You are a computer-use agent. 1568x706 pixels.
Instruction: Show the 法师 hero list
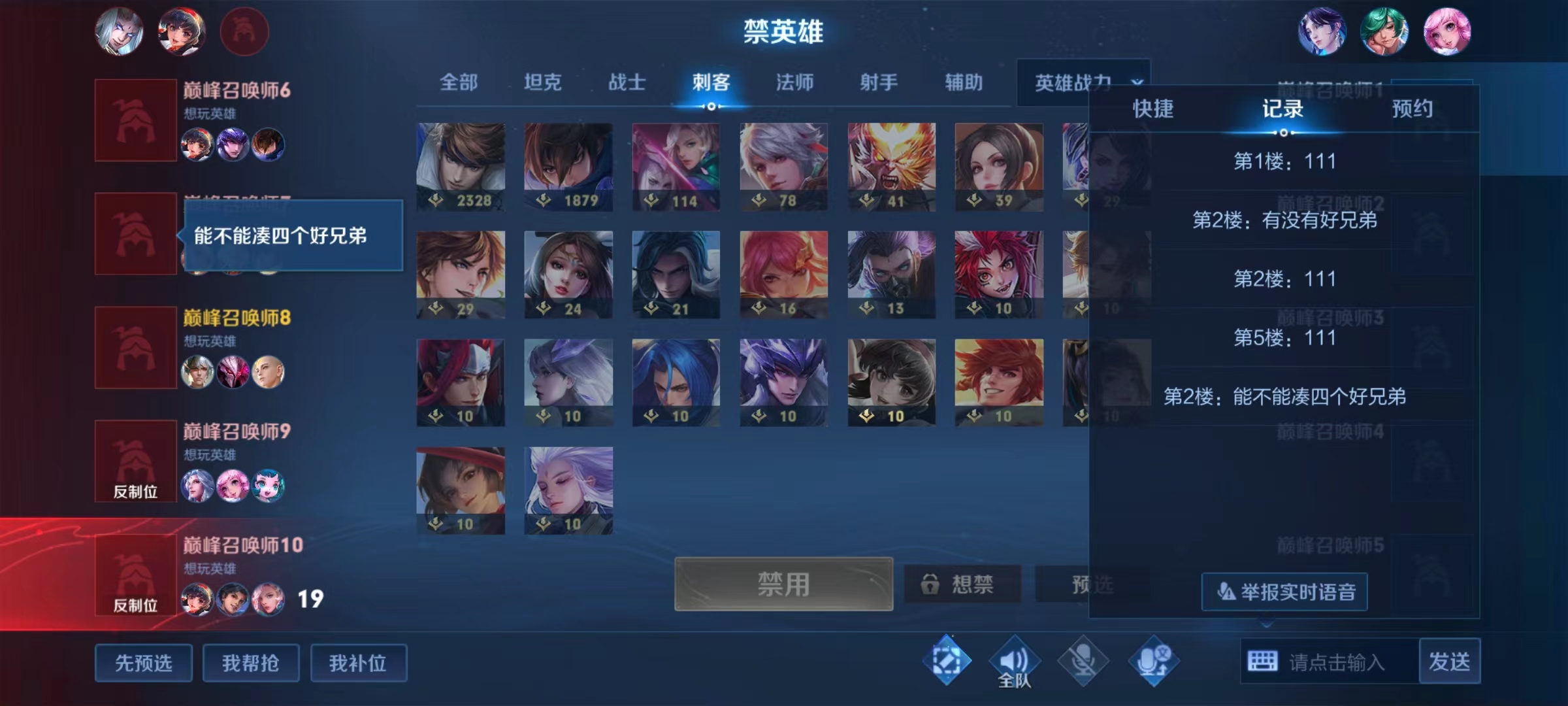(794, 82)
